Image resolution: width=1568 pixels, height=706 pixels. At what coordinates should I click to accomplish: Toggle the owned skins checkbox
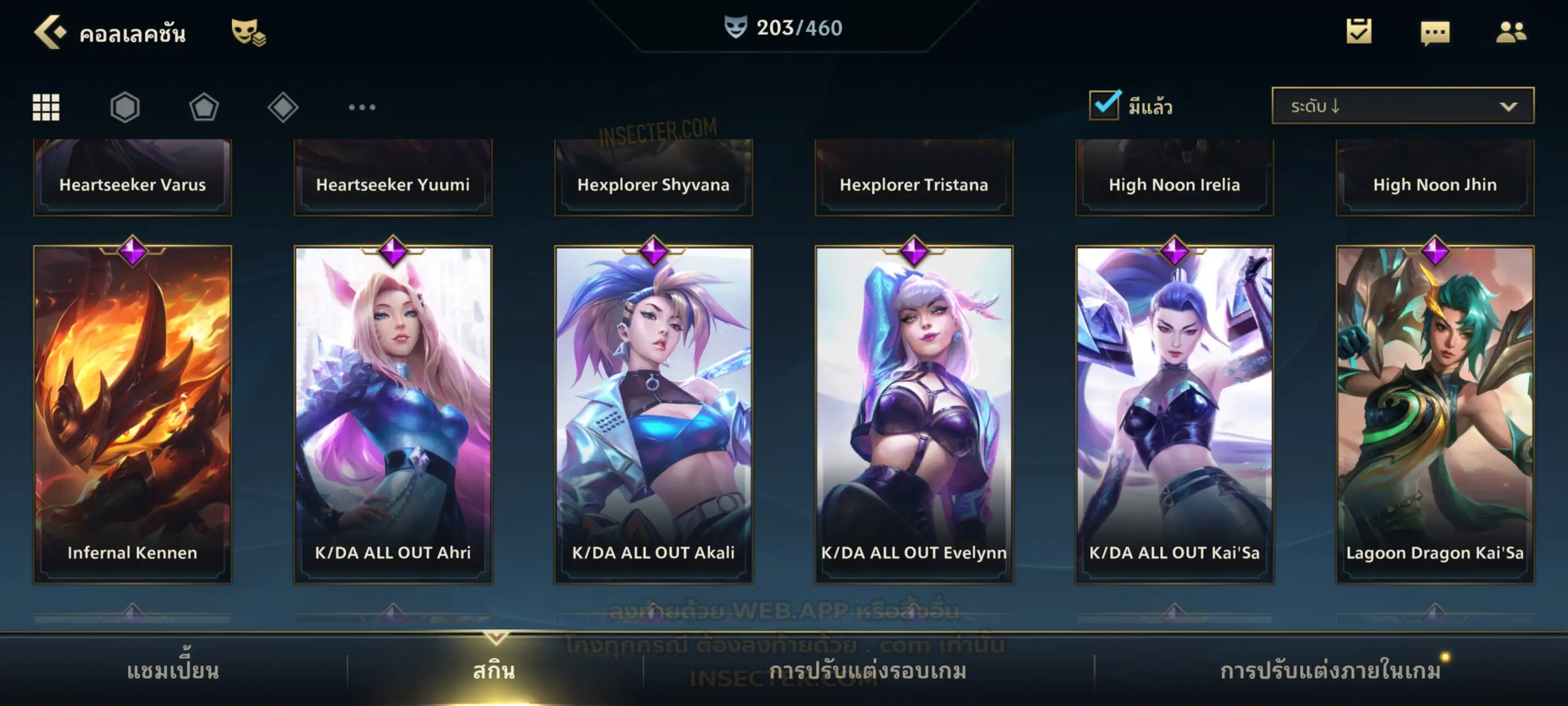(x=1104, y=105)
